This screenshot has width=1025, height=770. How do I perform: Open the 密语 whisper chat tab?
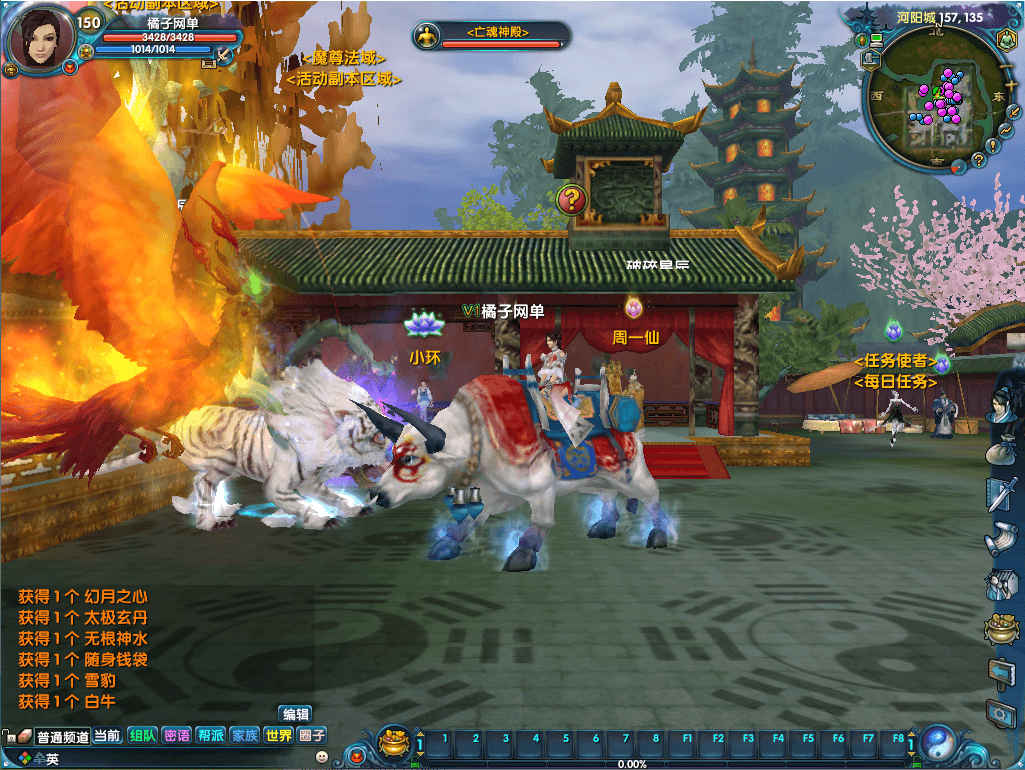pos(177,736)
